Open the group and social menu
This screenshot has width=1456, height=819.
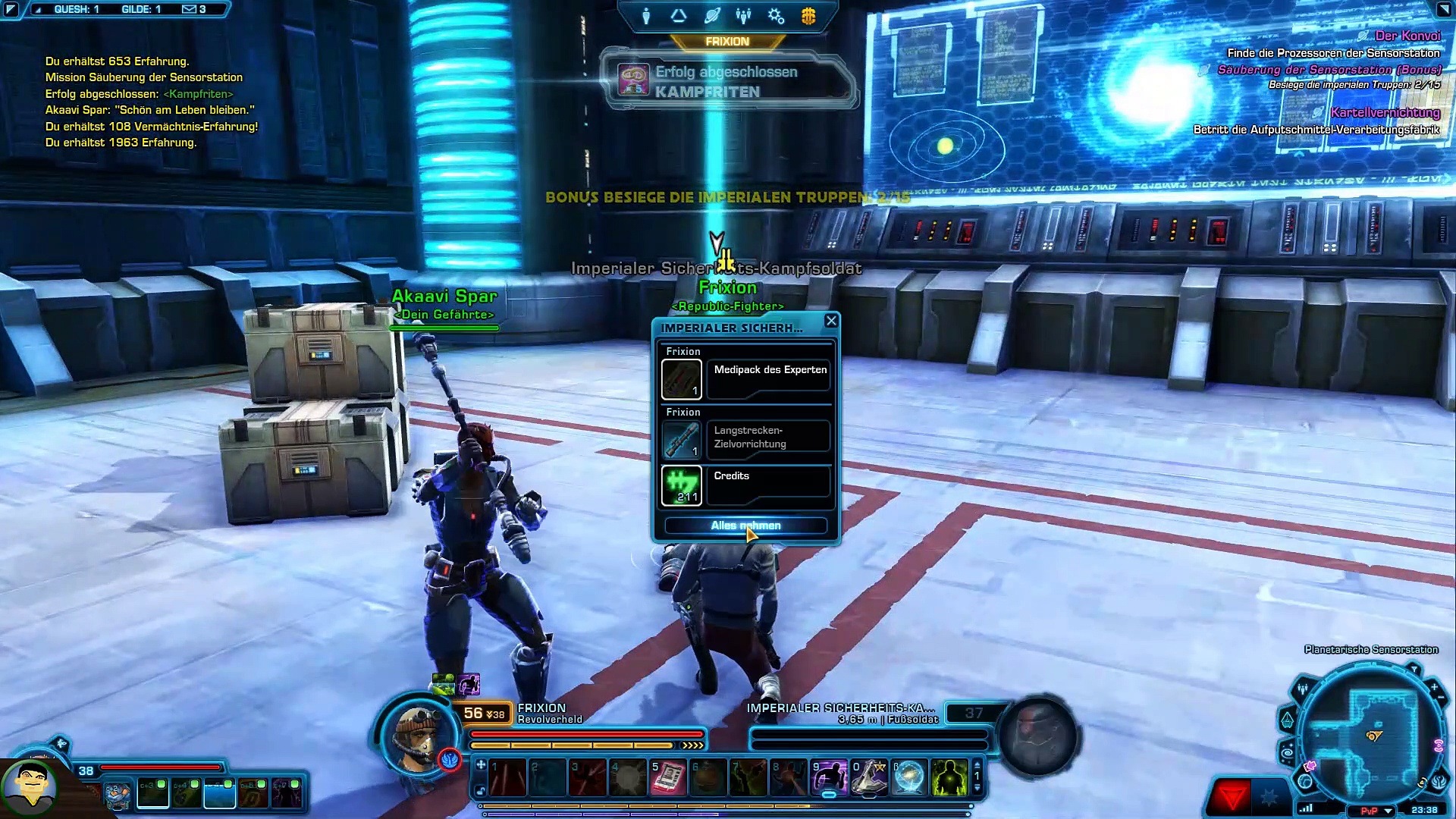click(x=743, y=16)
